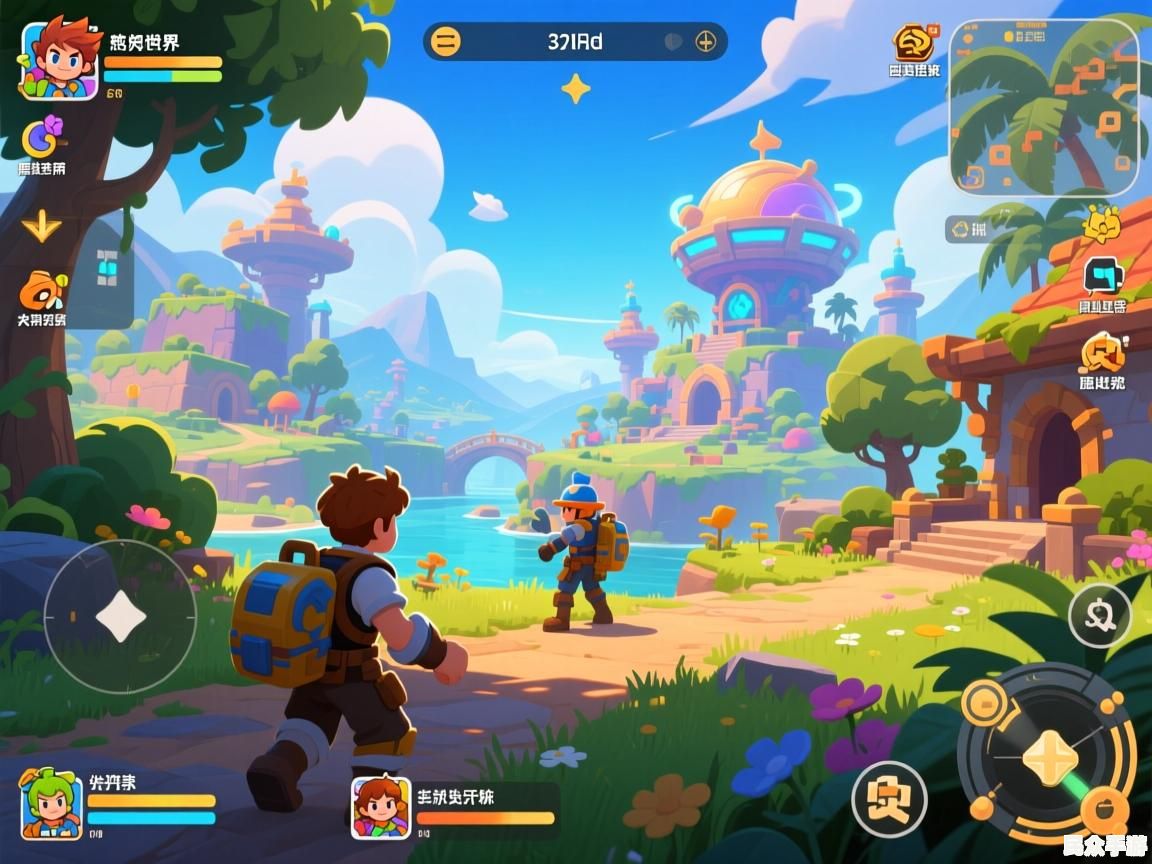Open the orange shell icon menu

[x=42, y=290]
